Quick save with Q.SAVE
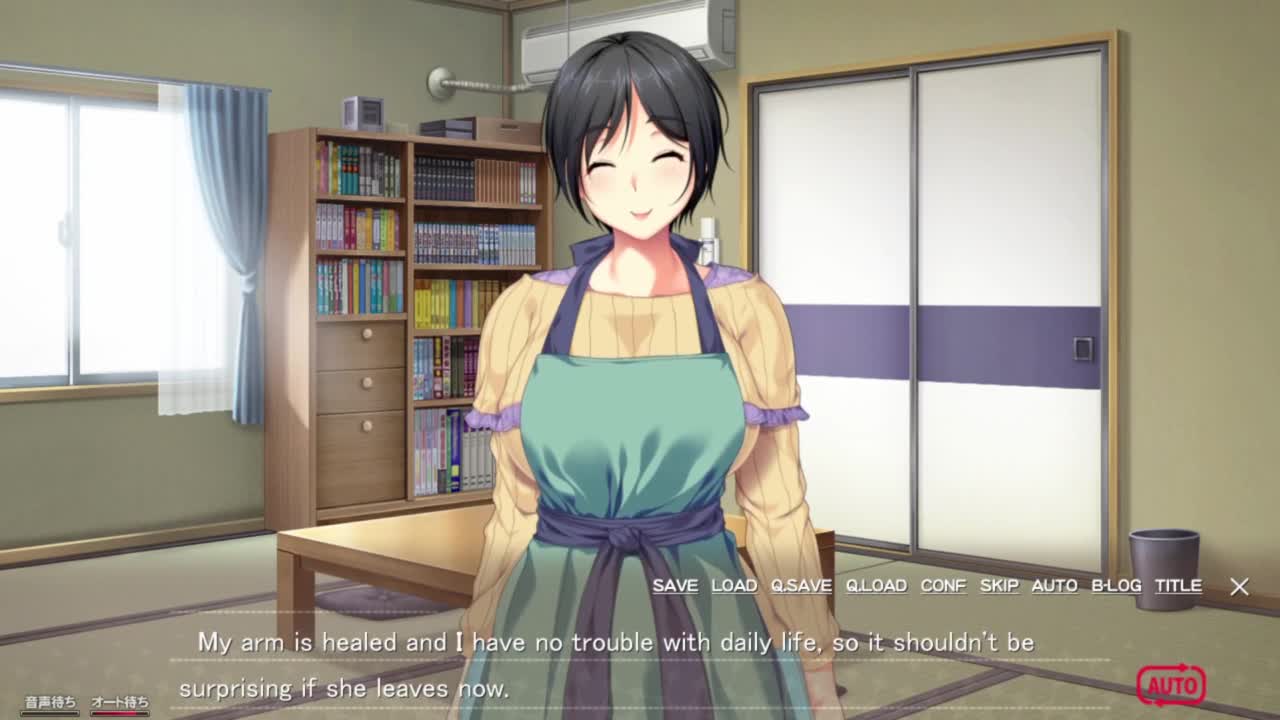This screenshot has width=1280, height=720. pyautogui.click(x=801, y=586)
